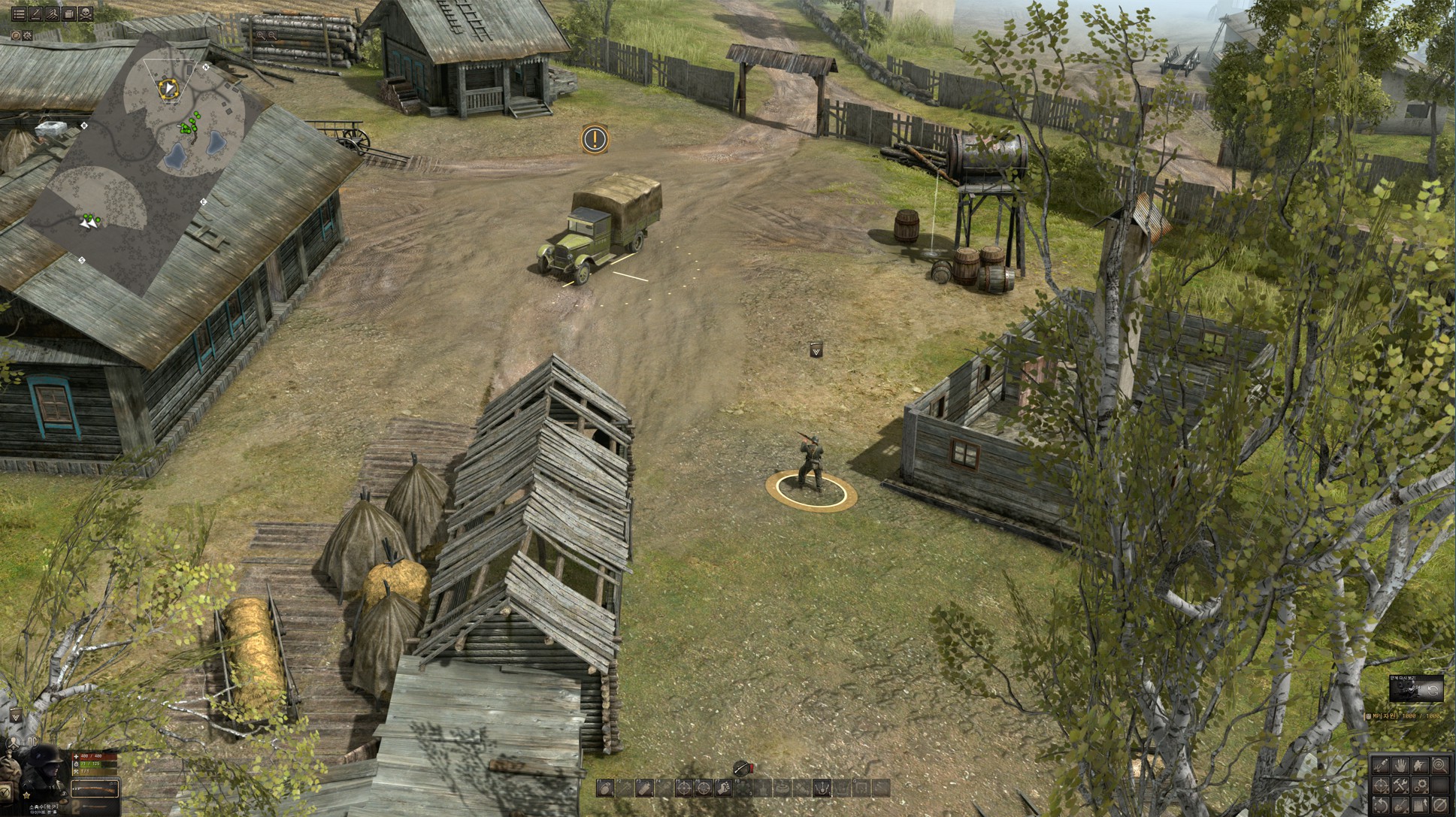The height and width of the screenshot is (817, 1456).
Task: Click the cancel order slashed-circle button
Action: (x=1439, y=805)
